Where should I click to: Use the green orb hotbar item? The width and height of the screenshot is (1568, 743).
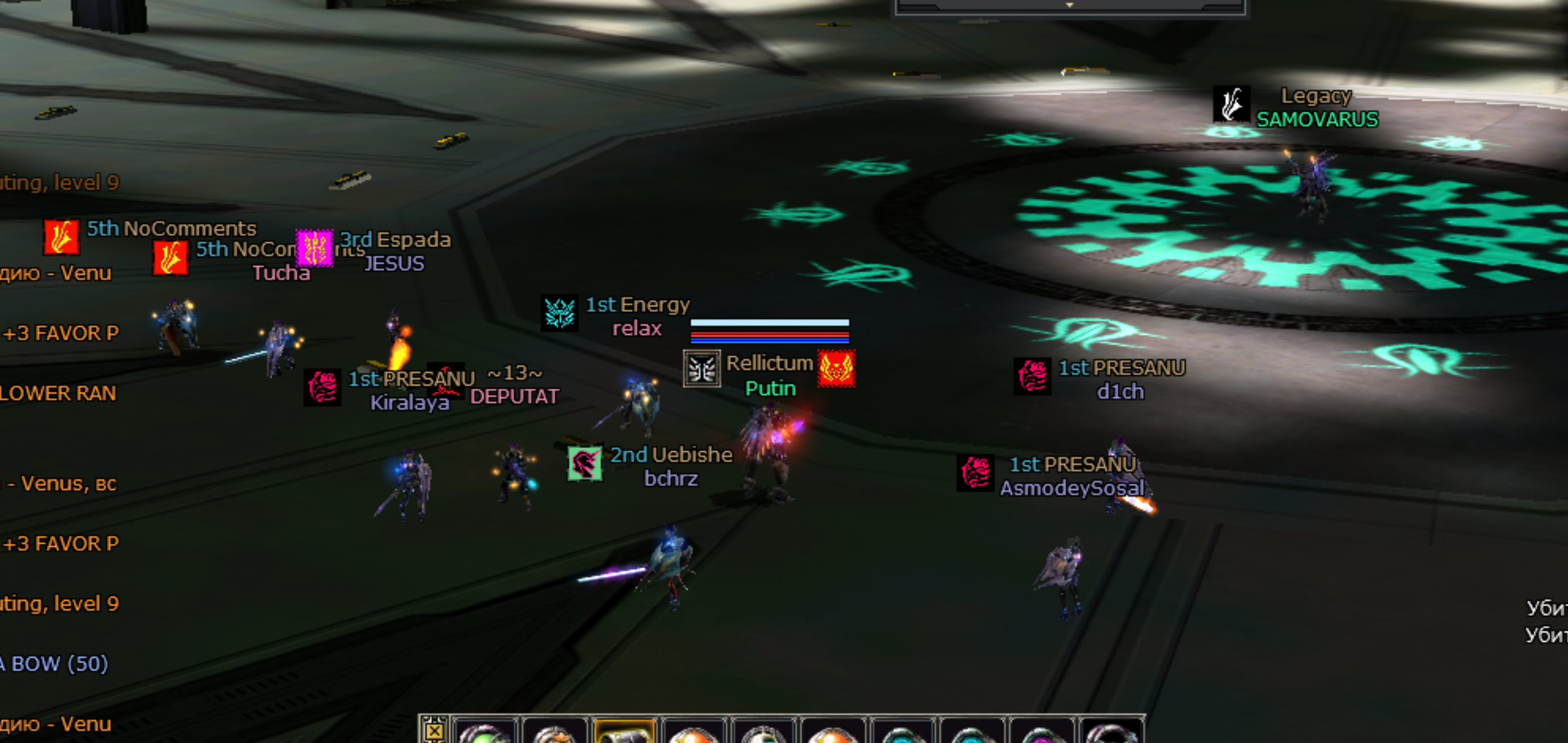coord(485,734)
